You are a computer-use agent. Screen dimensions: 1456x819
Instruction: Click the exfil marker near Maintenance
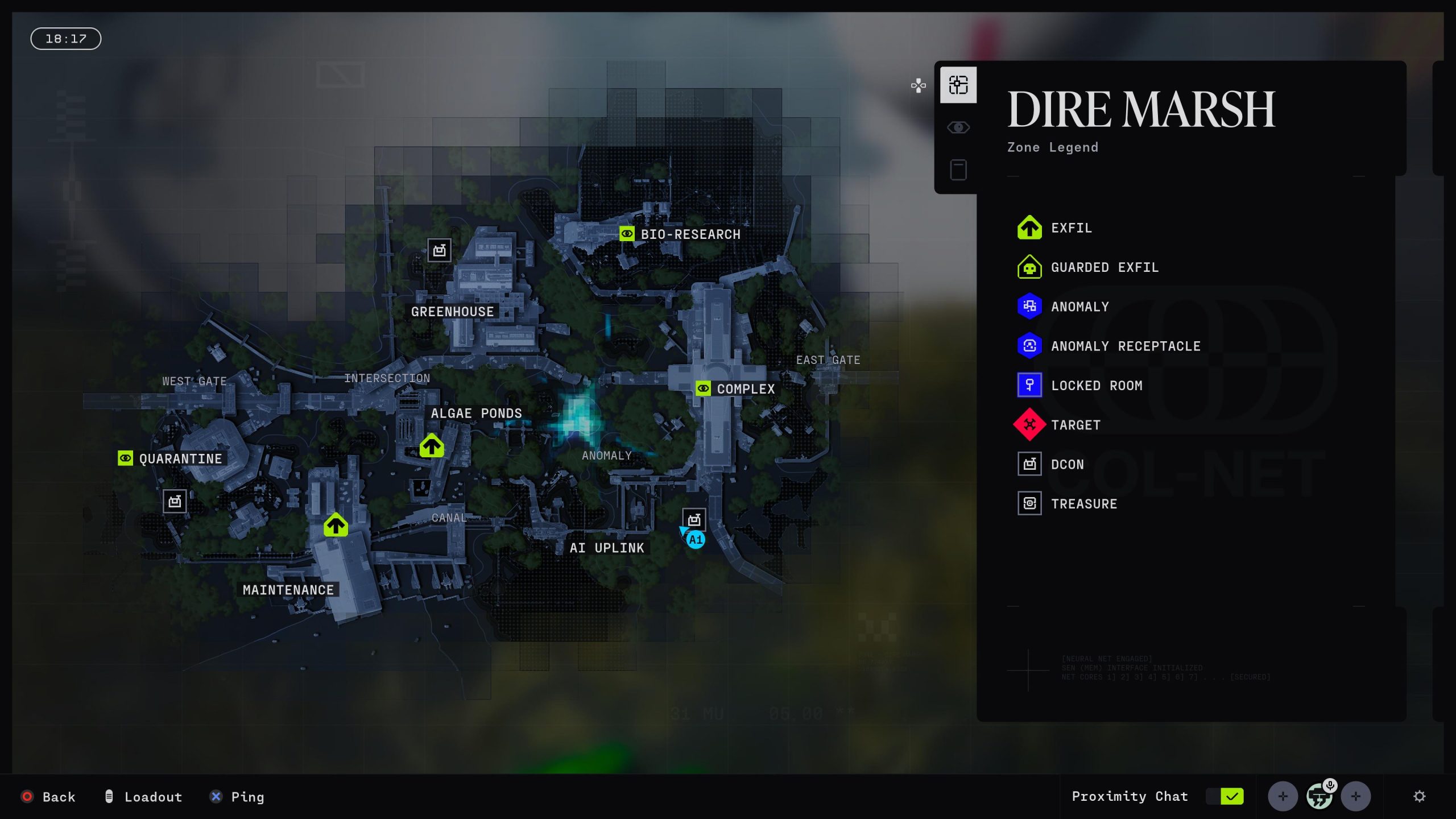tap(336, 526)
